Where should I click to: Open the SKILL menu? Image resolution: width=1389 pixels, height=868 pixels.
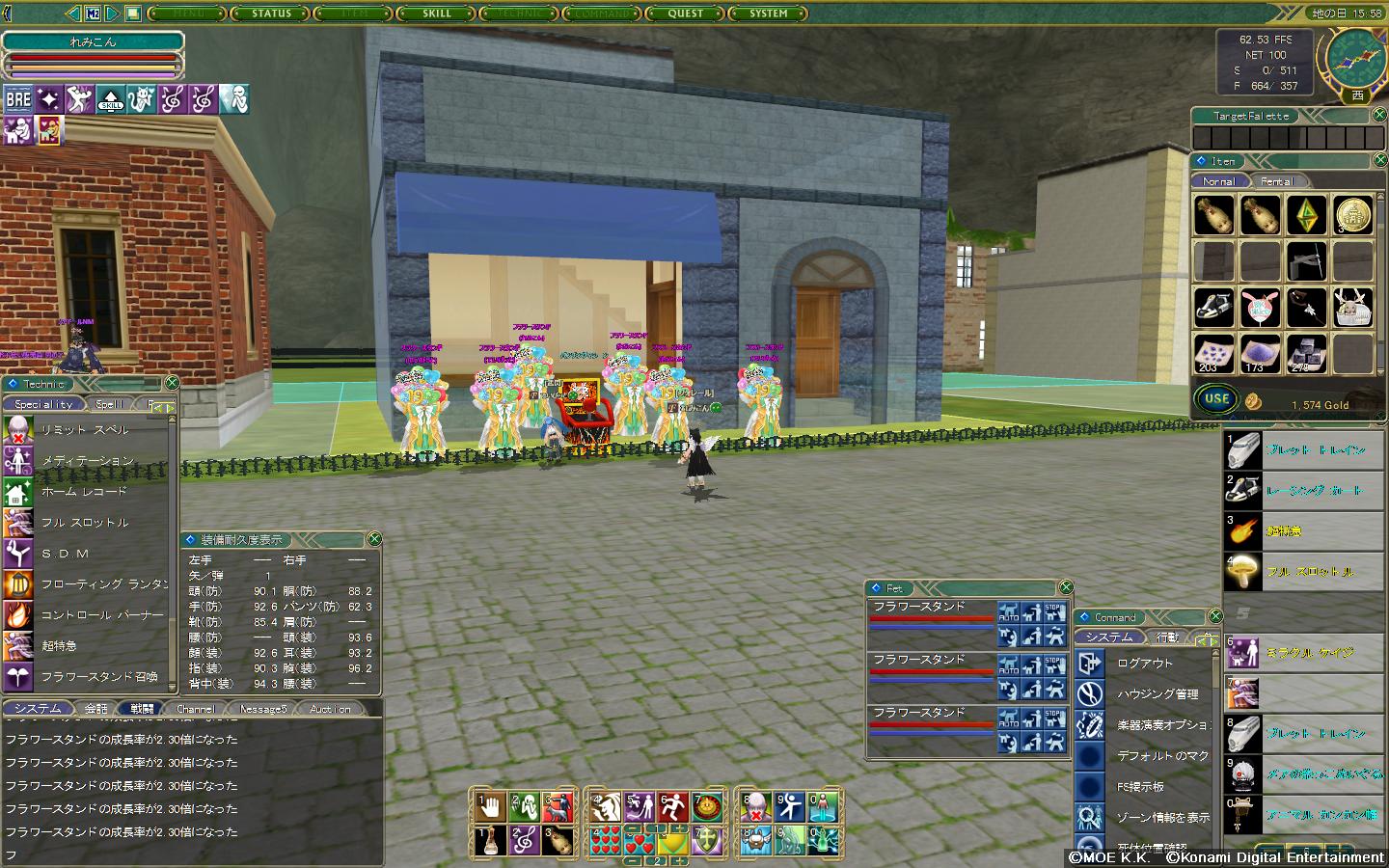437,14
